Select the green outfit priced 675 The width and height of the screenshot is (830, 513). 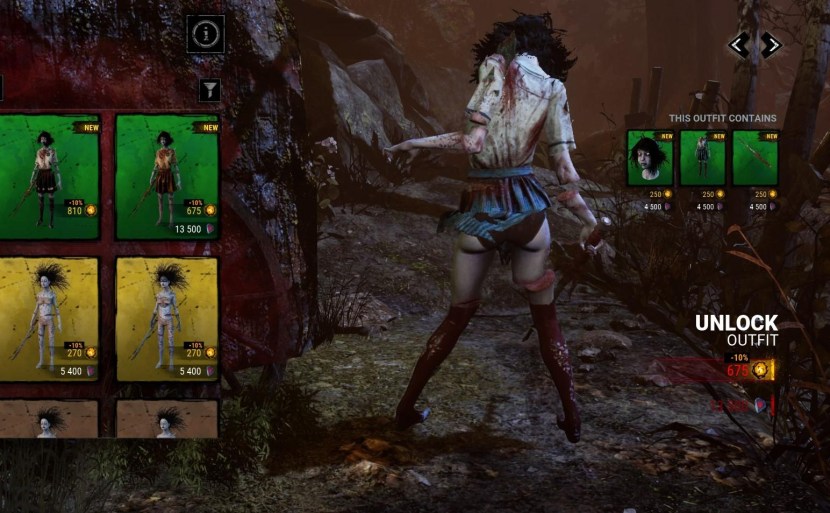click(167, 176)
